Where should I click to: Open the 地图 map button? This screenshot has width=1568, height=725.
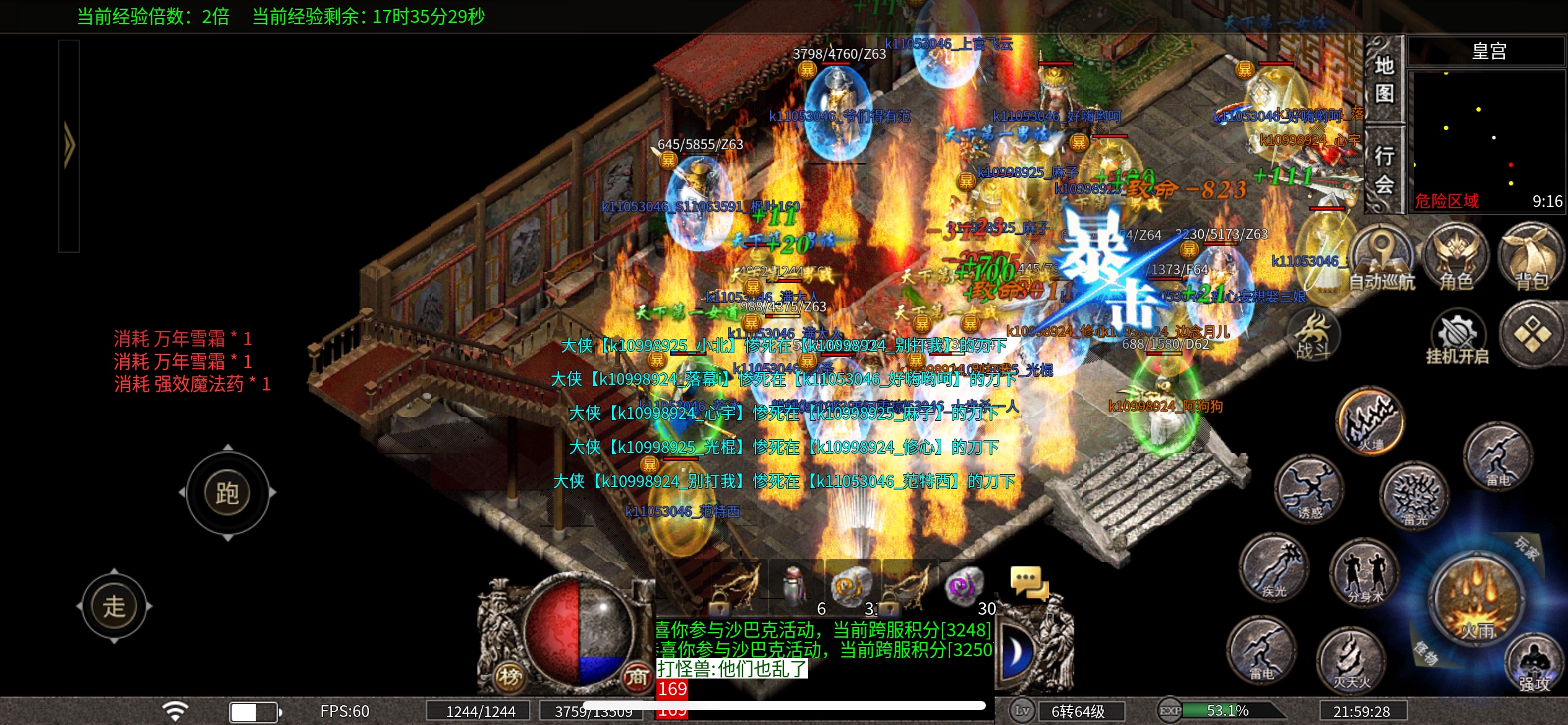click(x=1384, y=79)
